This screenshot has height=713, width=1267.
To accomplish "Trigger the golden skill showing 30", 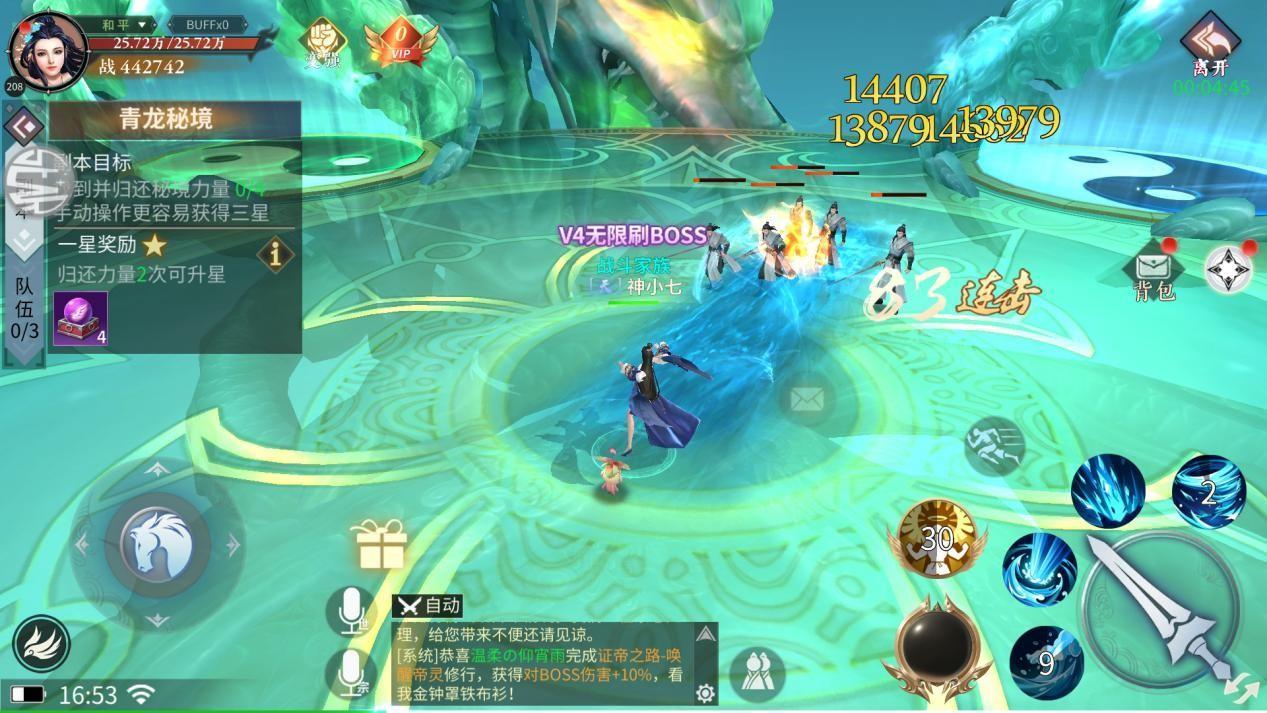I will [x=937, y=539].
